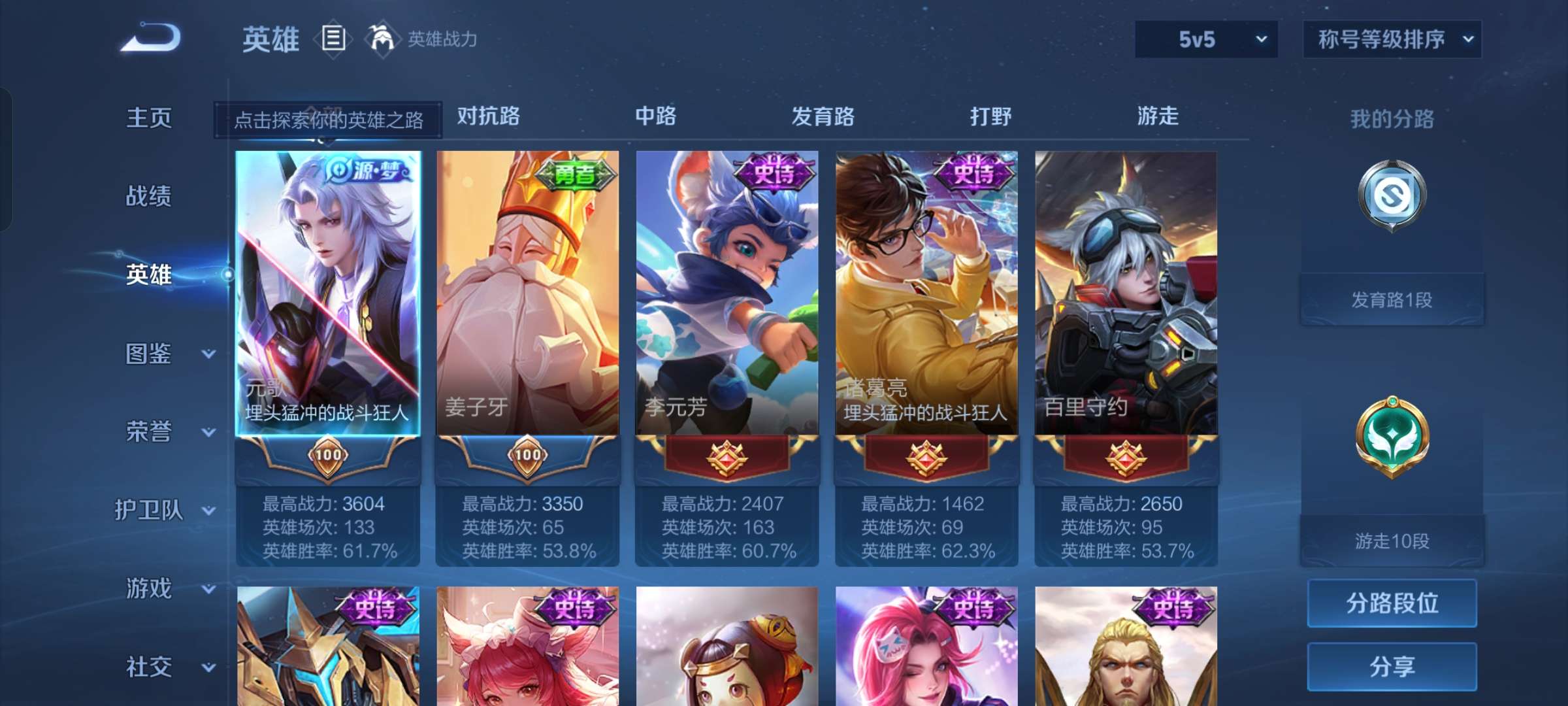Open the 称号等级排序 sorting dropdown
Screen dimensions: 1568x706
tap(1392, 39)
